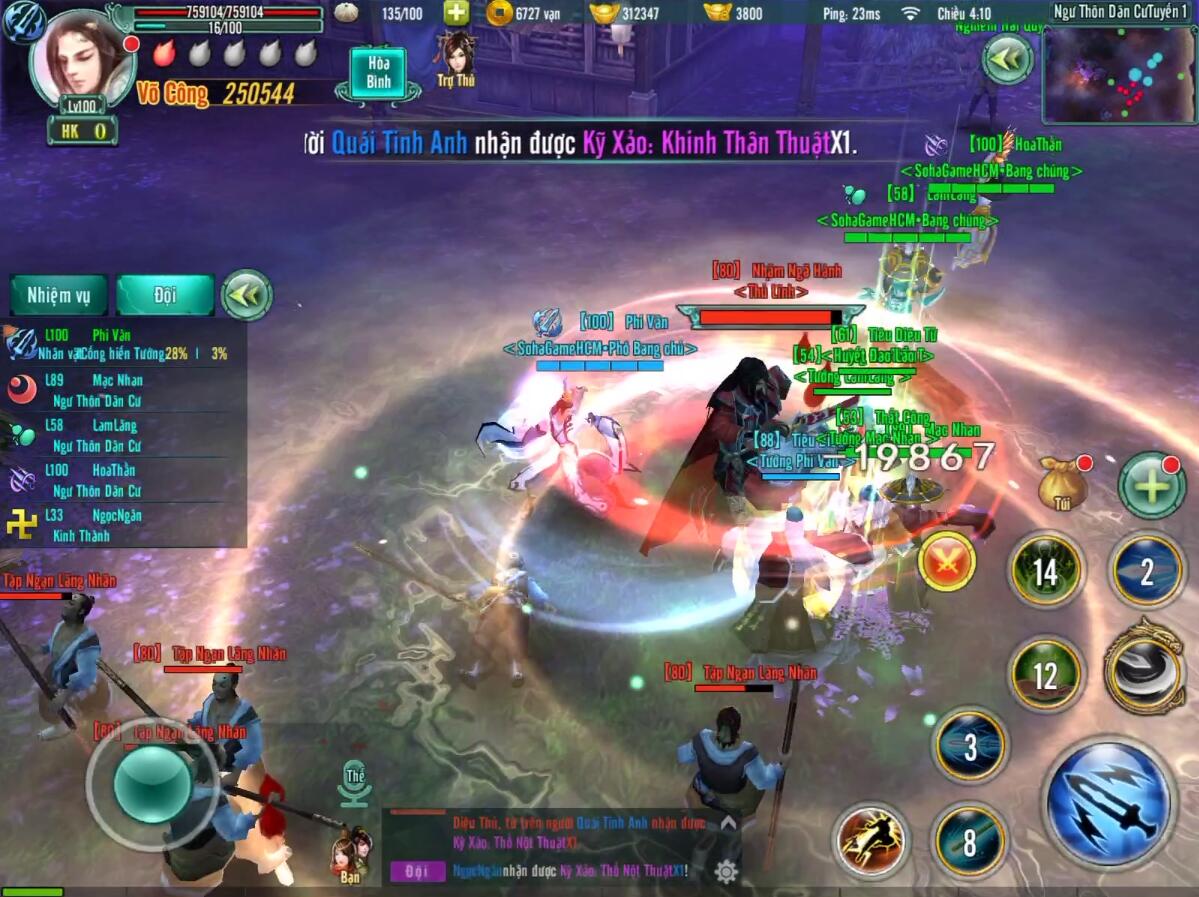Switch to the Đội tab
Screen dimensions: 1199x897
[x=165, y=295]
